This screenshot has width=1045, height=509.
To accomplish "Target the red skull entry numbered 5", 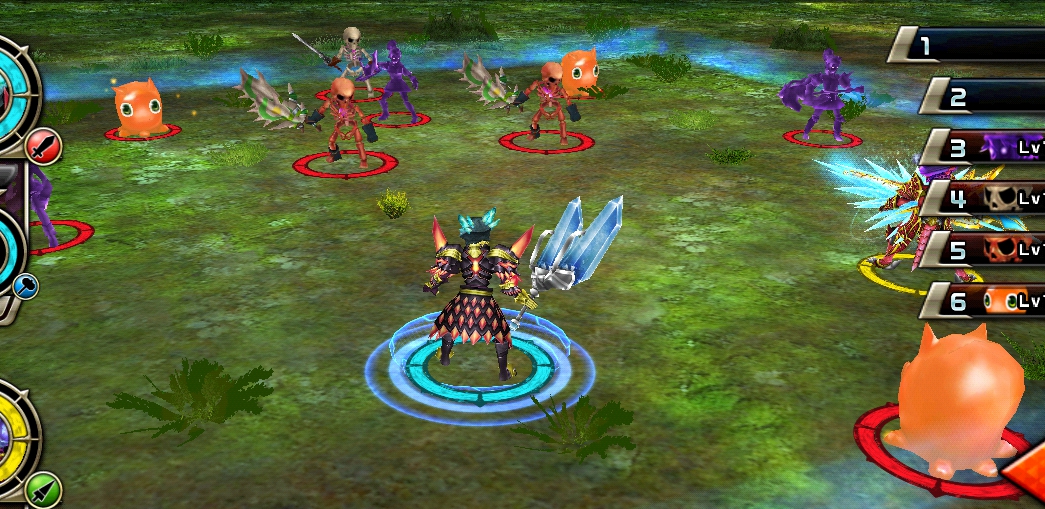I will [x=985, y=249].
